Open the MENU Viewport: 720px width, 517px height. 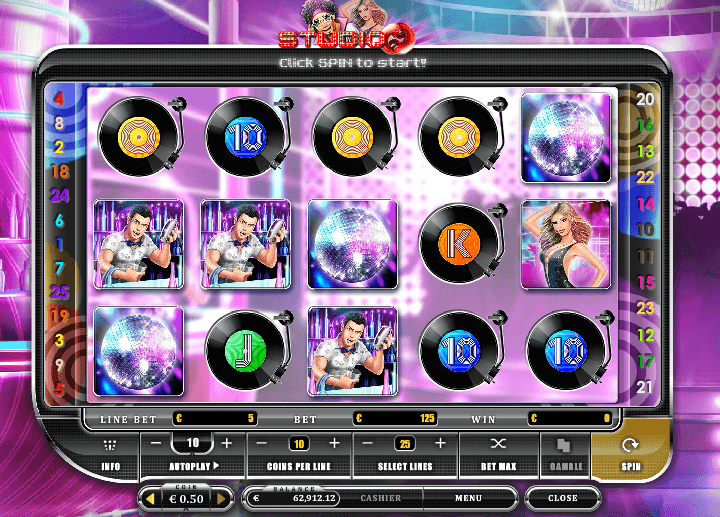coord(468,498)
